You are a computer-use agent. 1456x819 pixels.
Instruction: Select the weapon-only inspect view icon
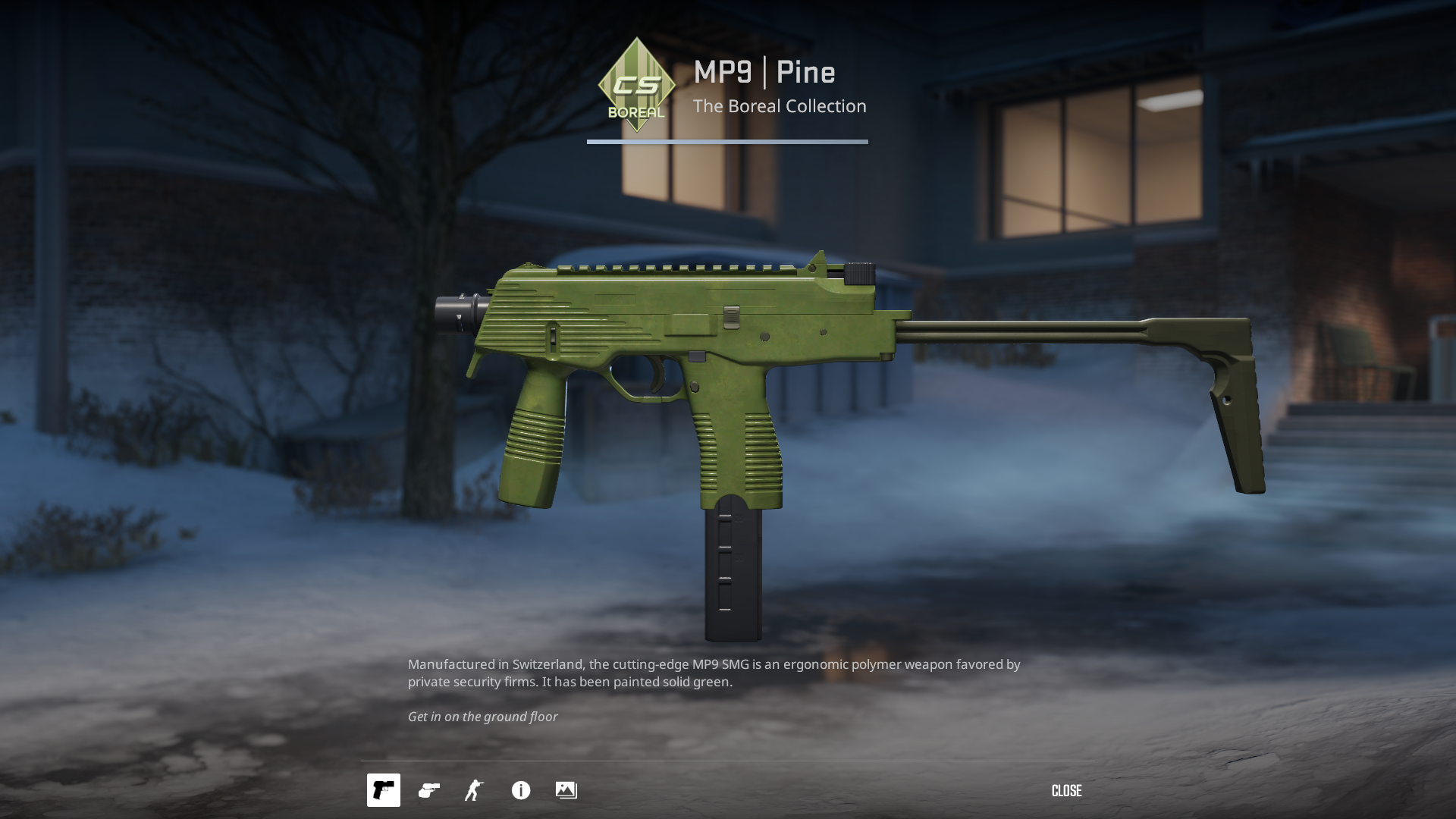point(384,790)
